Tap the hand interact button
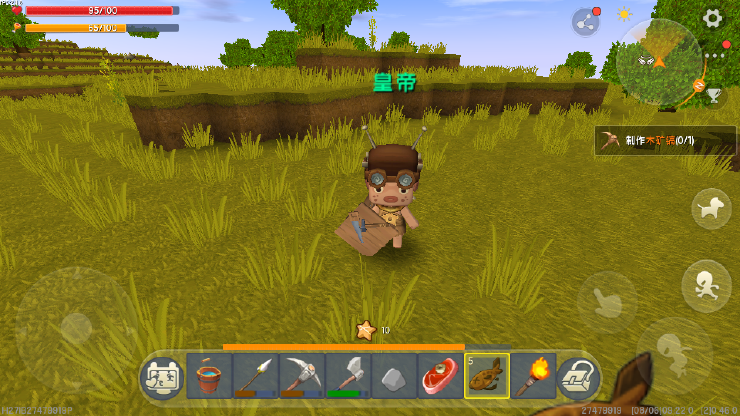 point(606,297)
